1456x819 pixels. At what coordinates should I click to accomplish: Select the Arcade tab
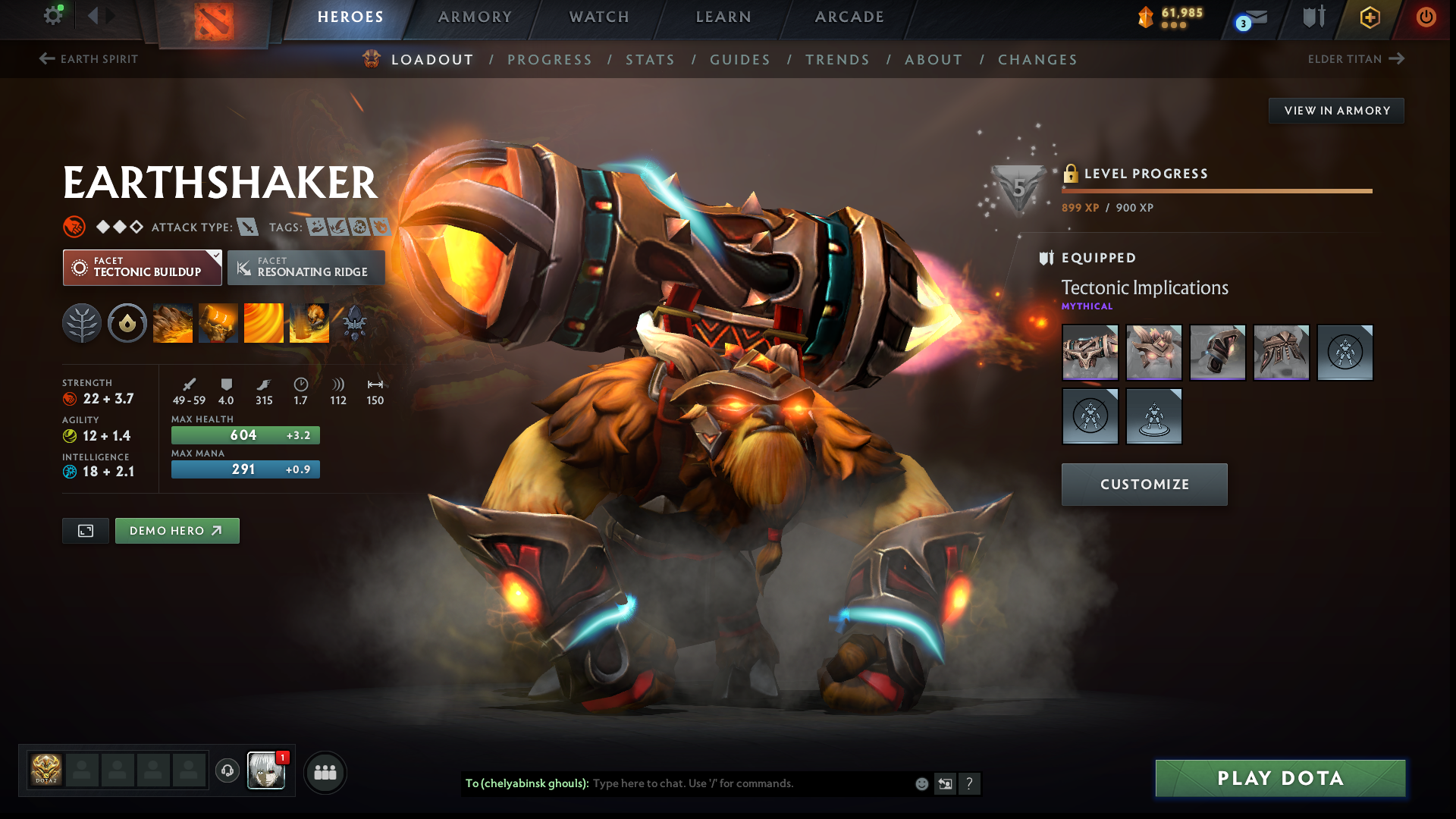pos(849,17)
